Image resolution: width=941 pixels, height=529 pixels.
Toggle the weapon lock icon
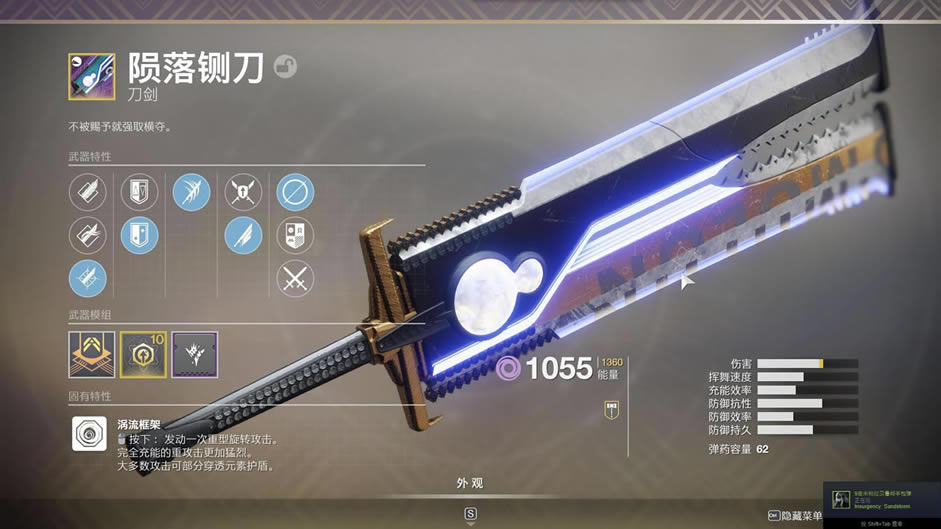(x=285, y=67)
